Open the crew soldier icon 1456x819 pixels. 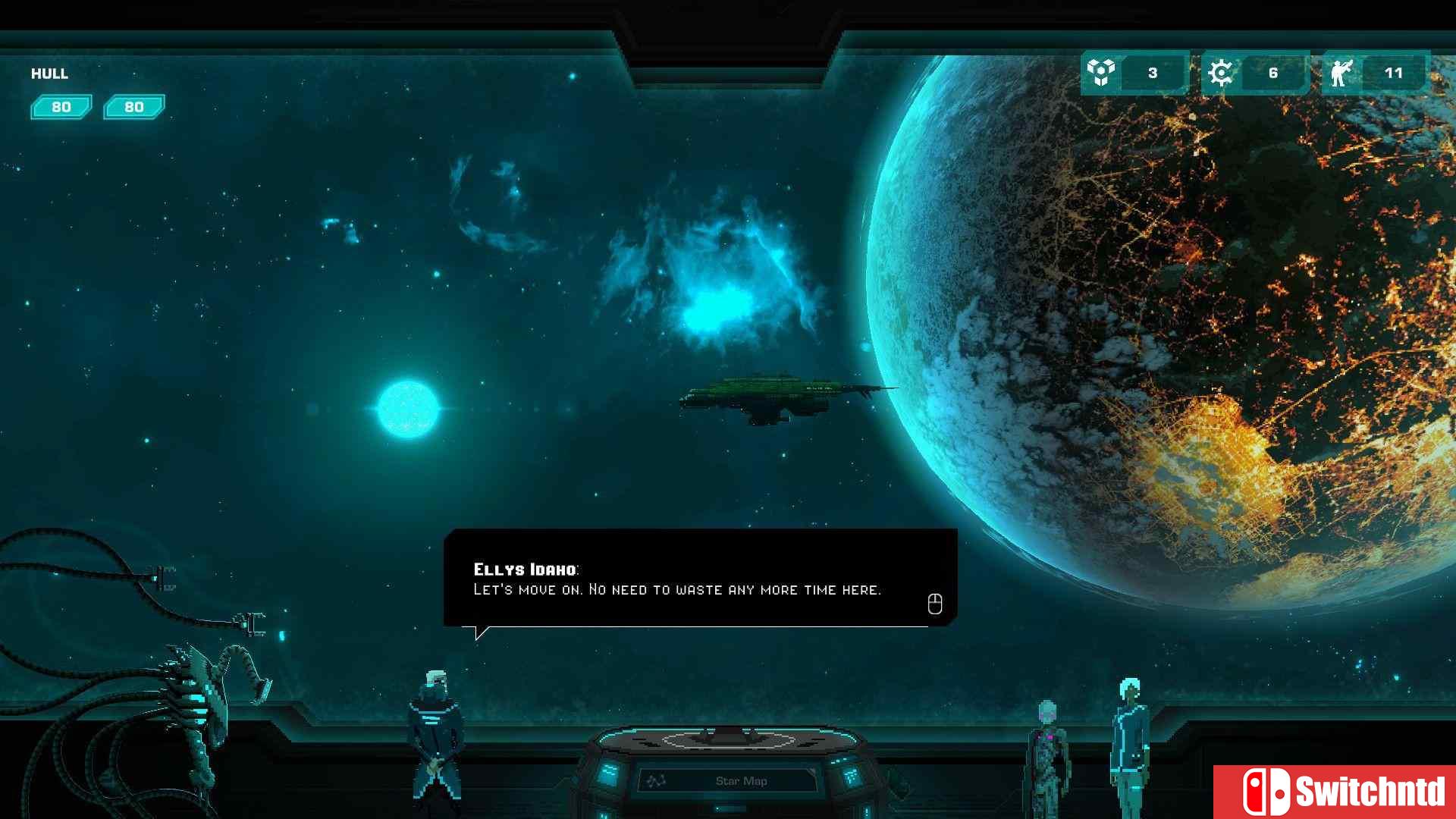(x=1341, y=73)
